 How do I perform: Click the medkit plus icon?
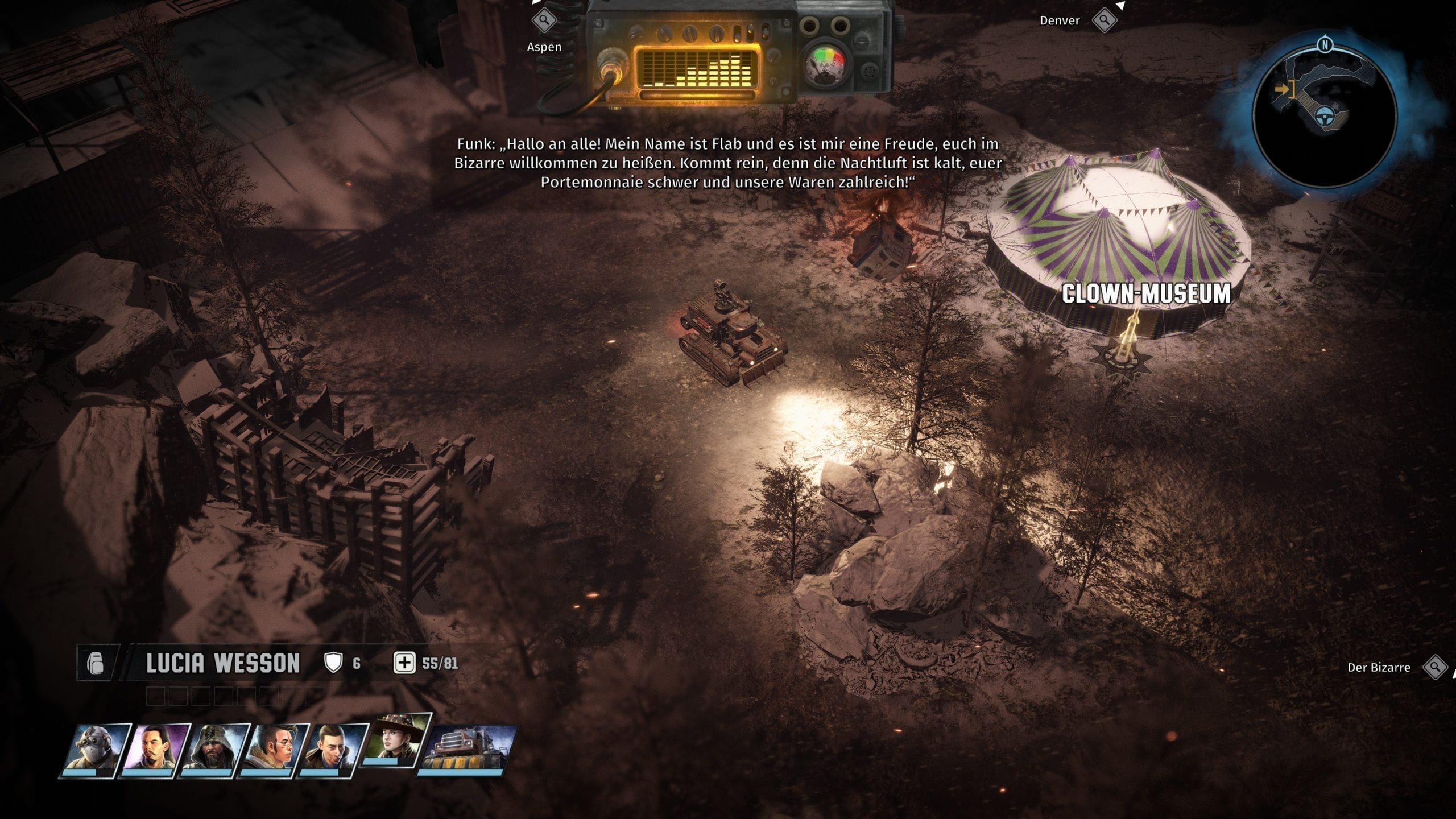click(404, 663)
